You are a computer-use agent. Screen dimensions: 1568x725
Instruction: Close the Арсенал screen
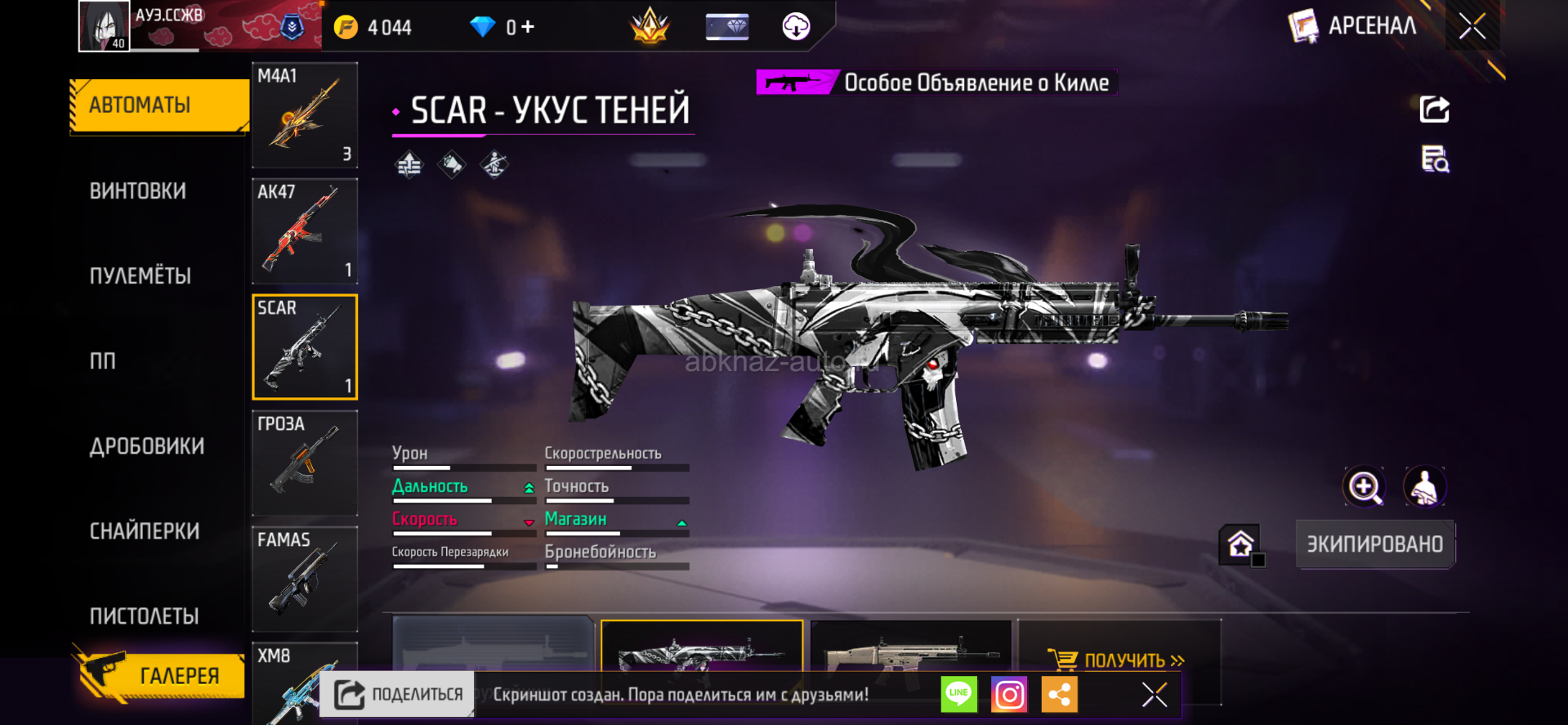pyautogui.click(x=1472, y=27)
